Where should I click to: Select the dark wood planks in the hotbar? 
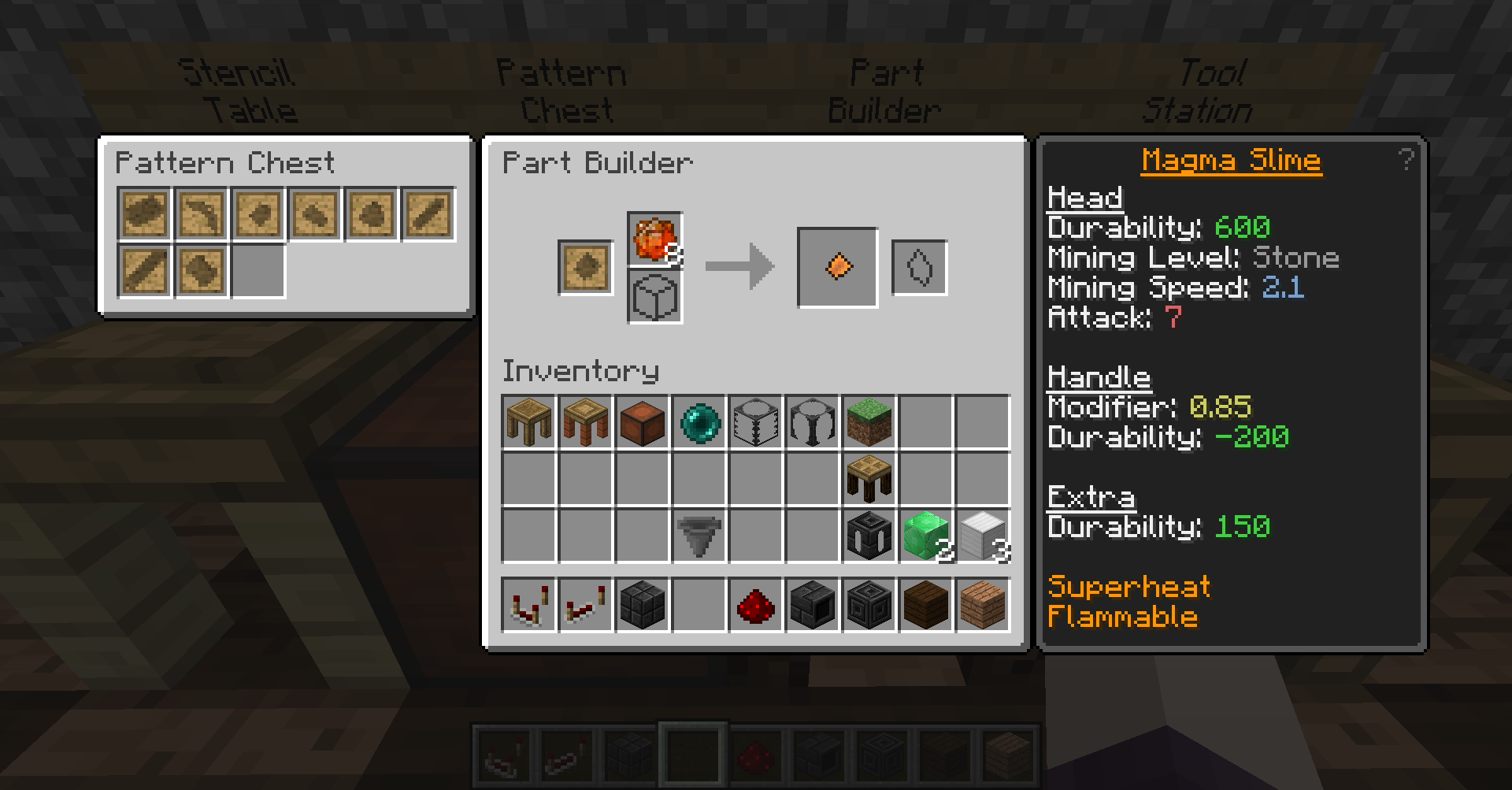coord(926,605)
